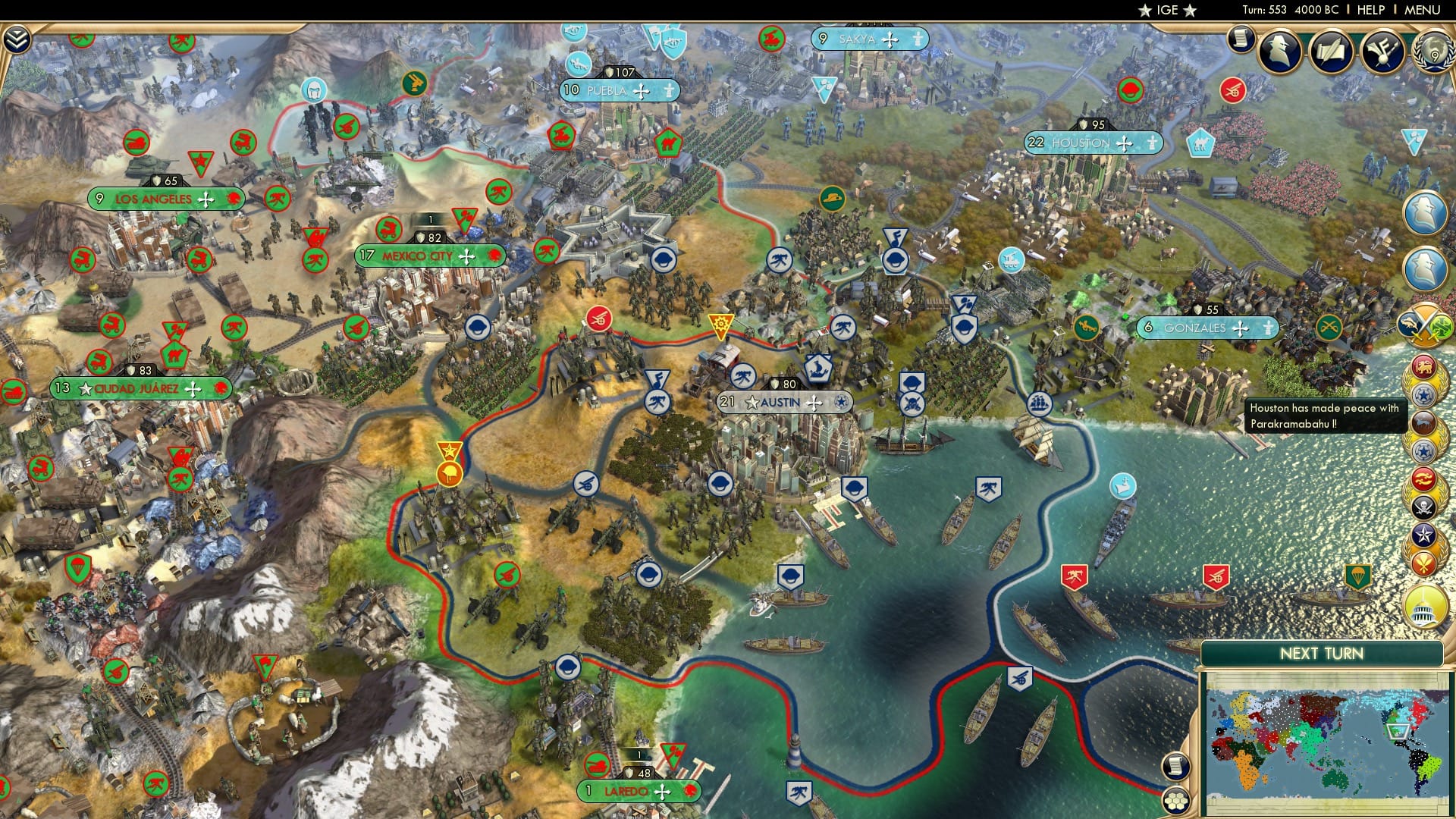Click the red war declaration notification icon
1456x819 pixels.
(1422, 479)
